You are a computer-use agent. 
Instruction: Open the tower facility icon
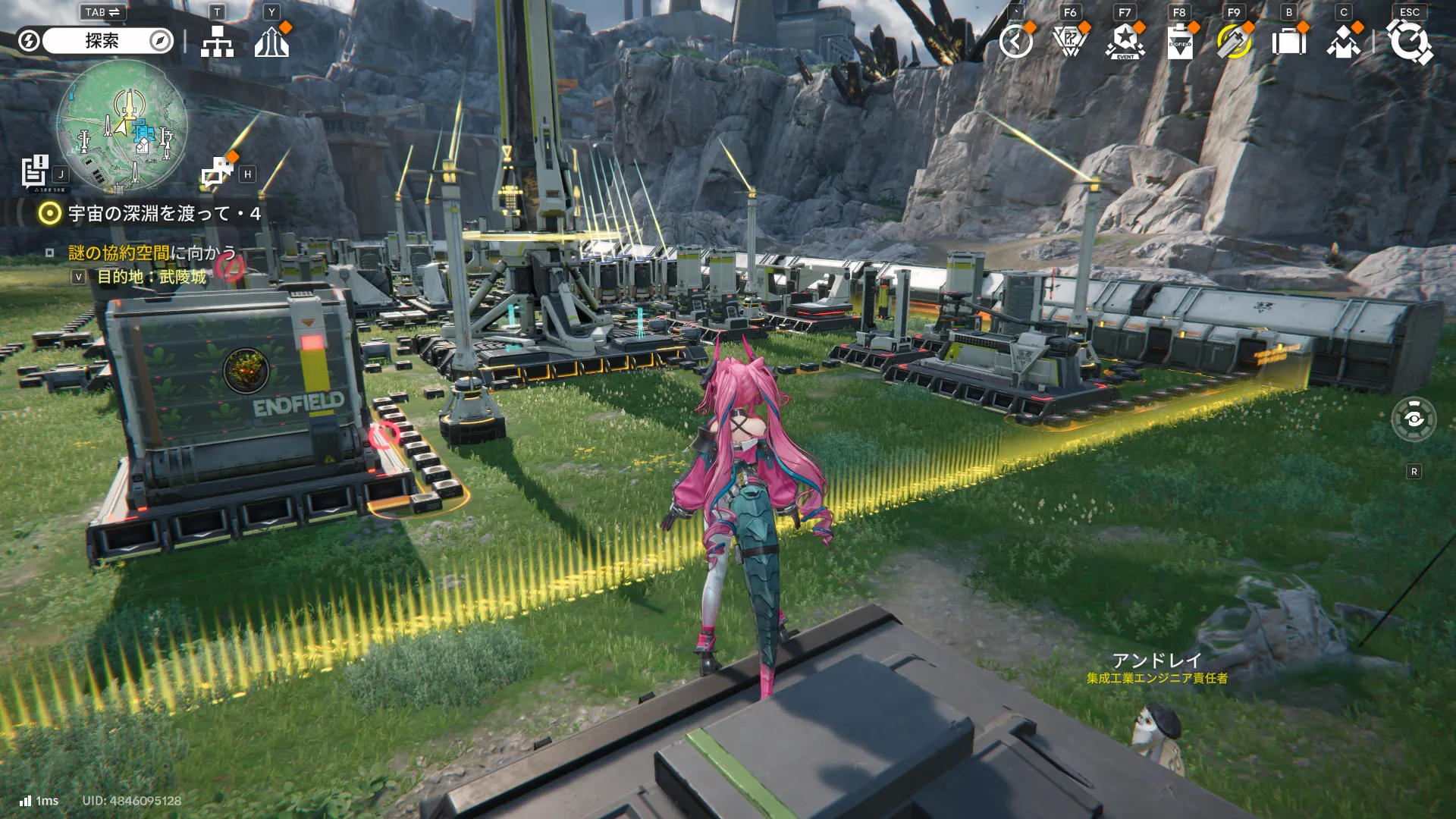click(271, 42)
